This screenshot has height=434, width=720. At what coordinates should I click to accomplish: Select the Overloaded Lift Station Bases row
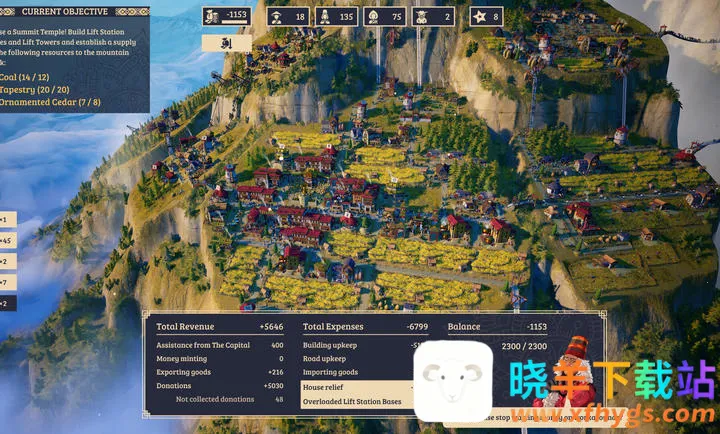pyautogui.click(x=356, y=400)
